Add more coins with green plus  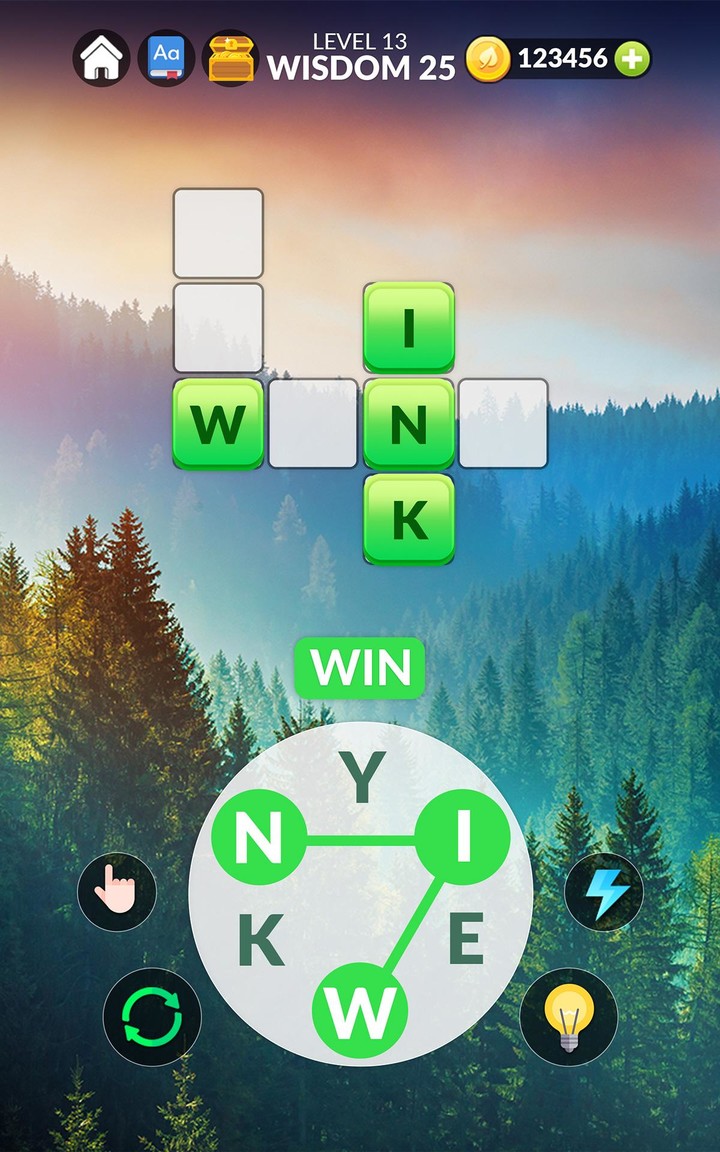coord(631,60)
